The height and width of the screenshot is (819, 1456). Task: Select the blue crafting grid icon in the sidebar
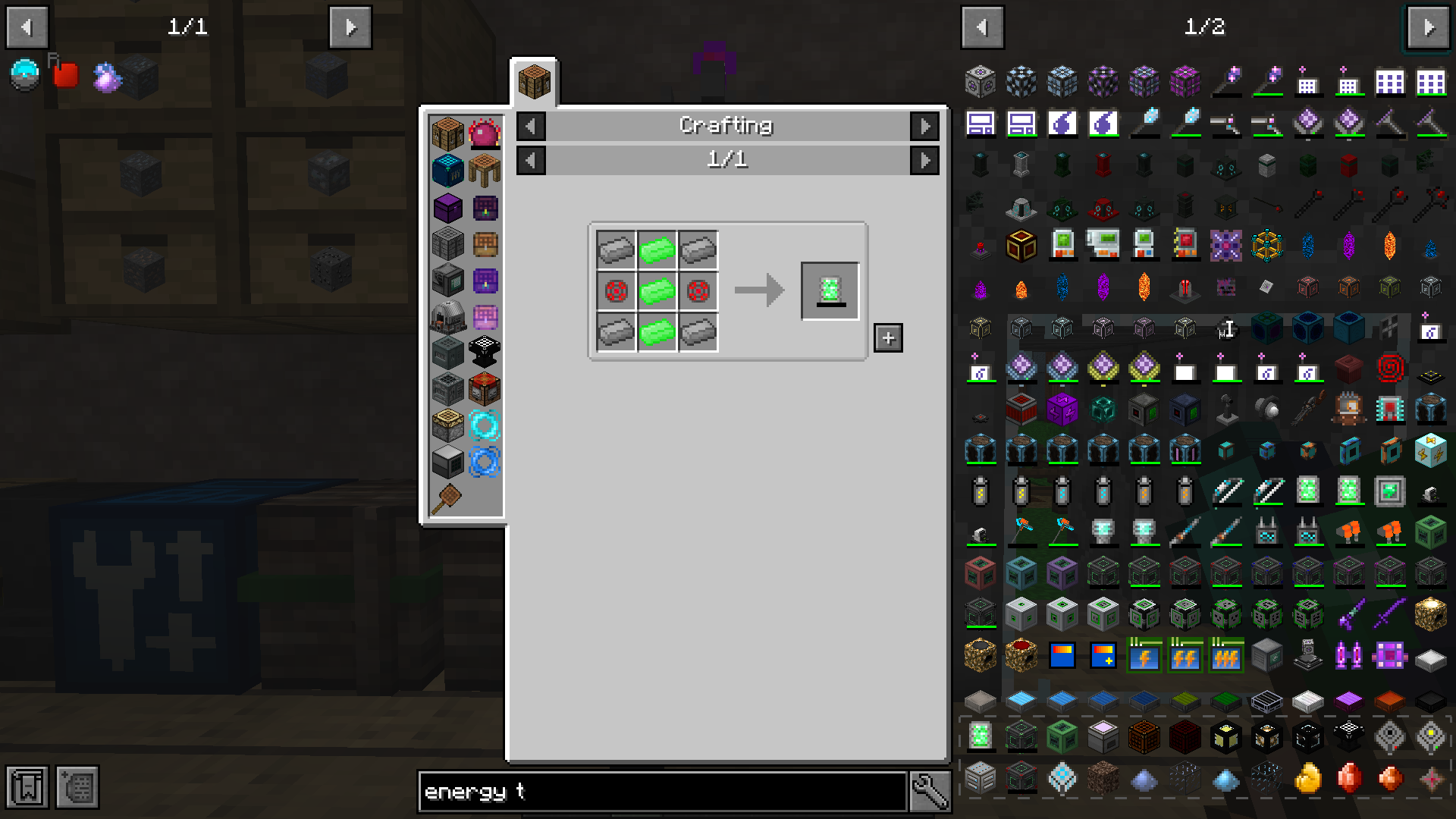447,171
